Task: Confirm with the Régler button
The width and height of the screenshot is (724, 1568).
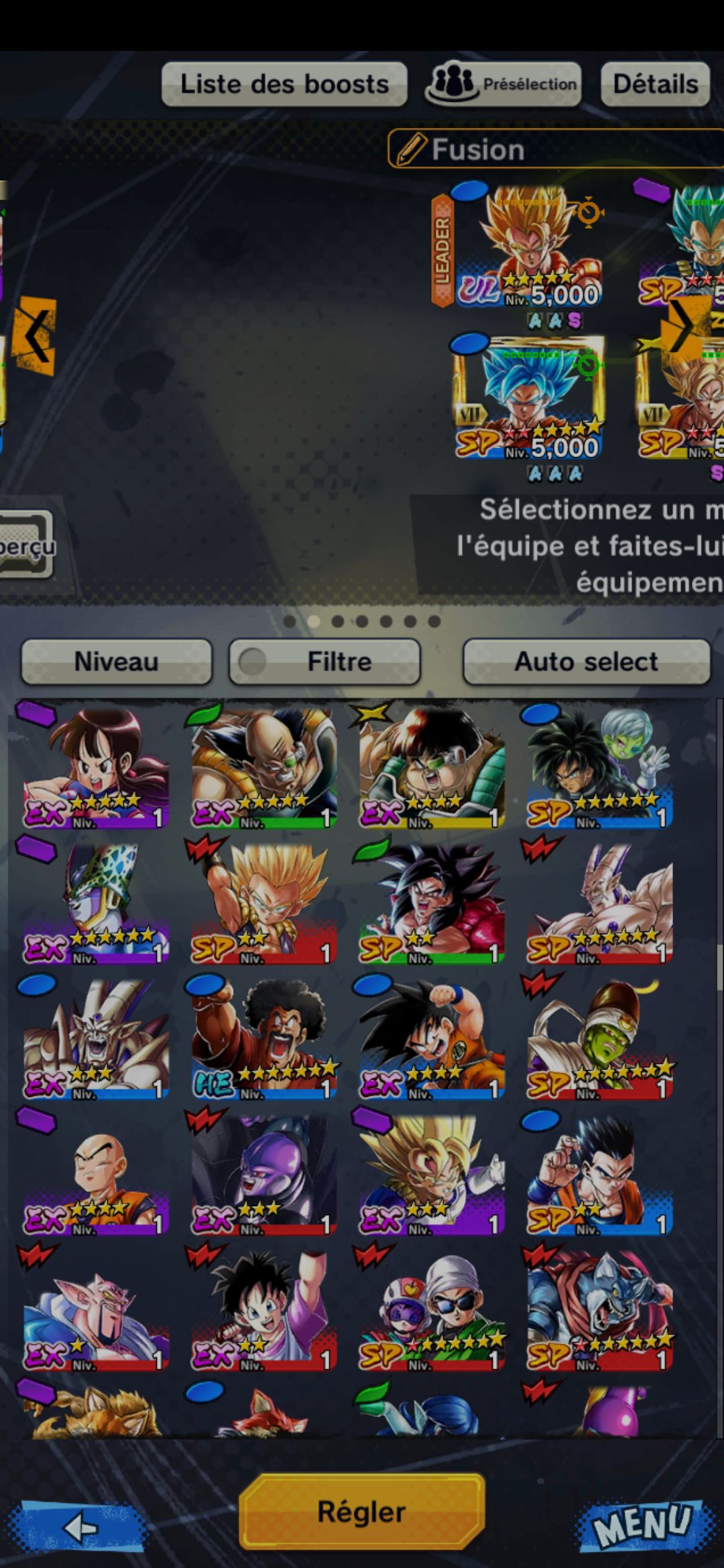Action: (x=362, y=1511)
